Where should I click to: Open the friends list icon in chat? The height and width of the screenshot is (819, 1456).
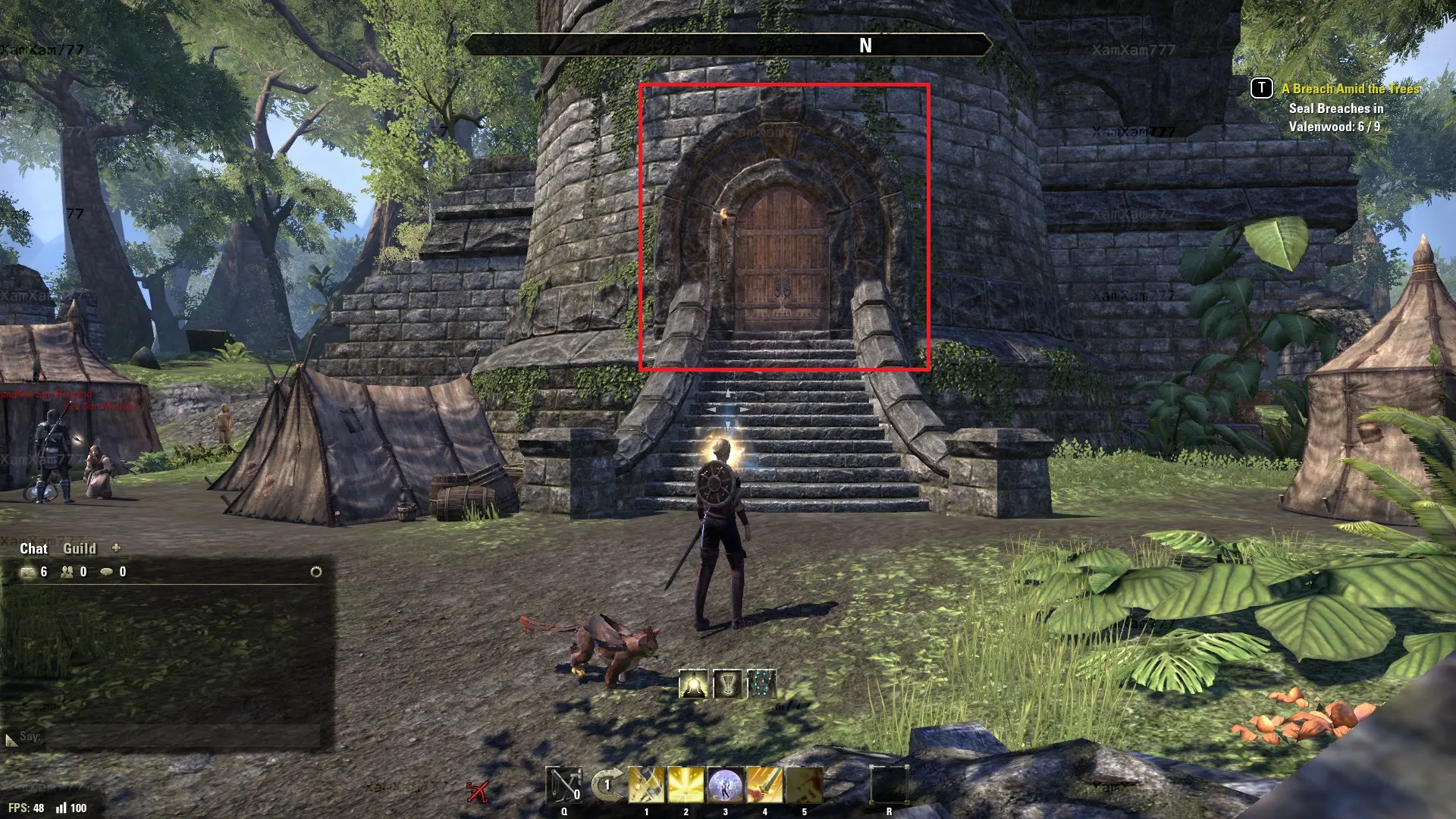click(67, 572)
